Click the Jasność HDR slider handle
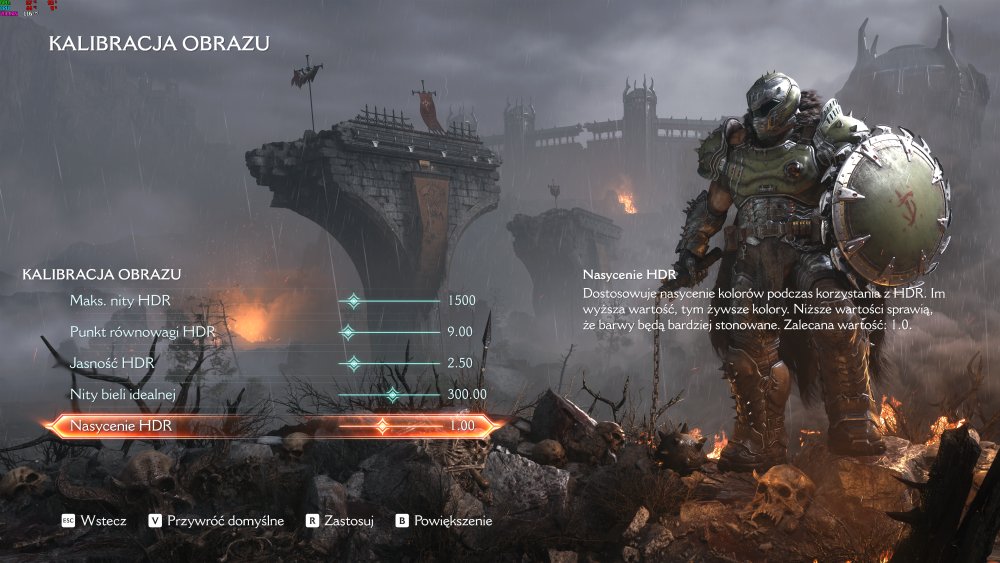 (x=352, y=363)
